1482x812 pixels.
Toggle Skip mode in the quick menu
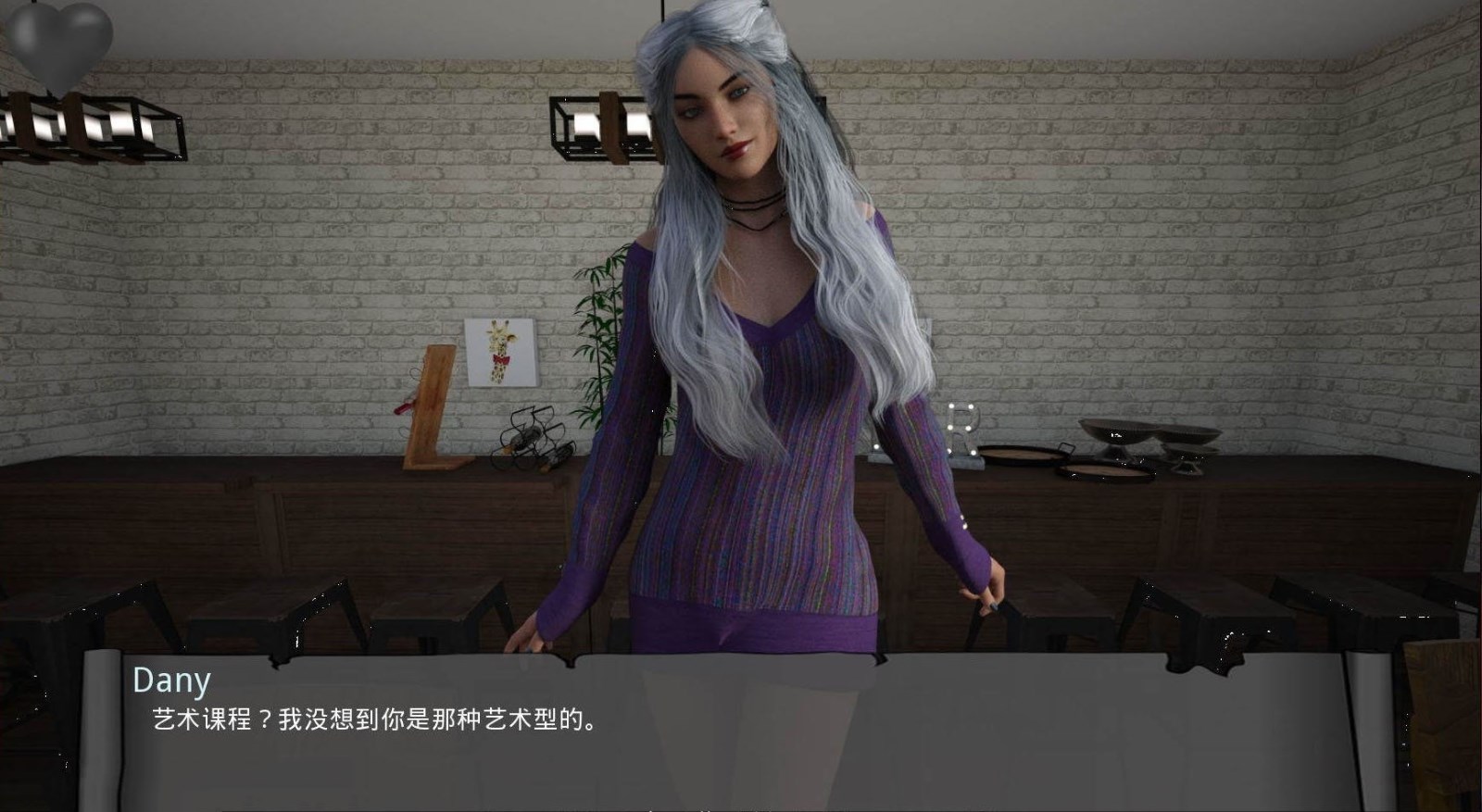[x=704, y=809]
